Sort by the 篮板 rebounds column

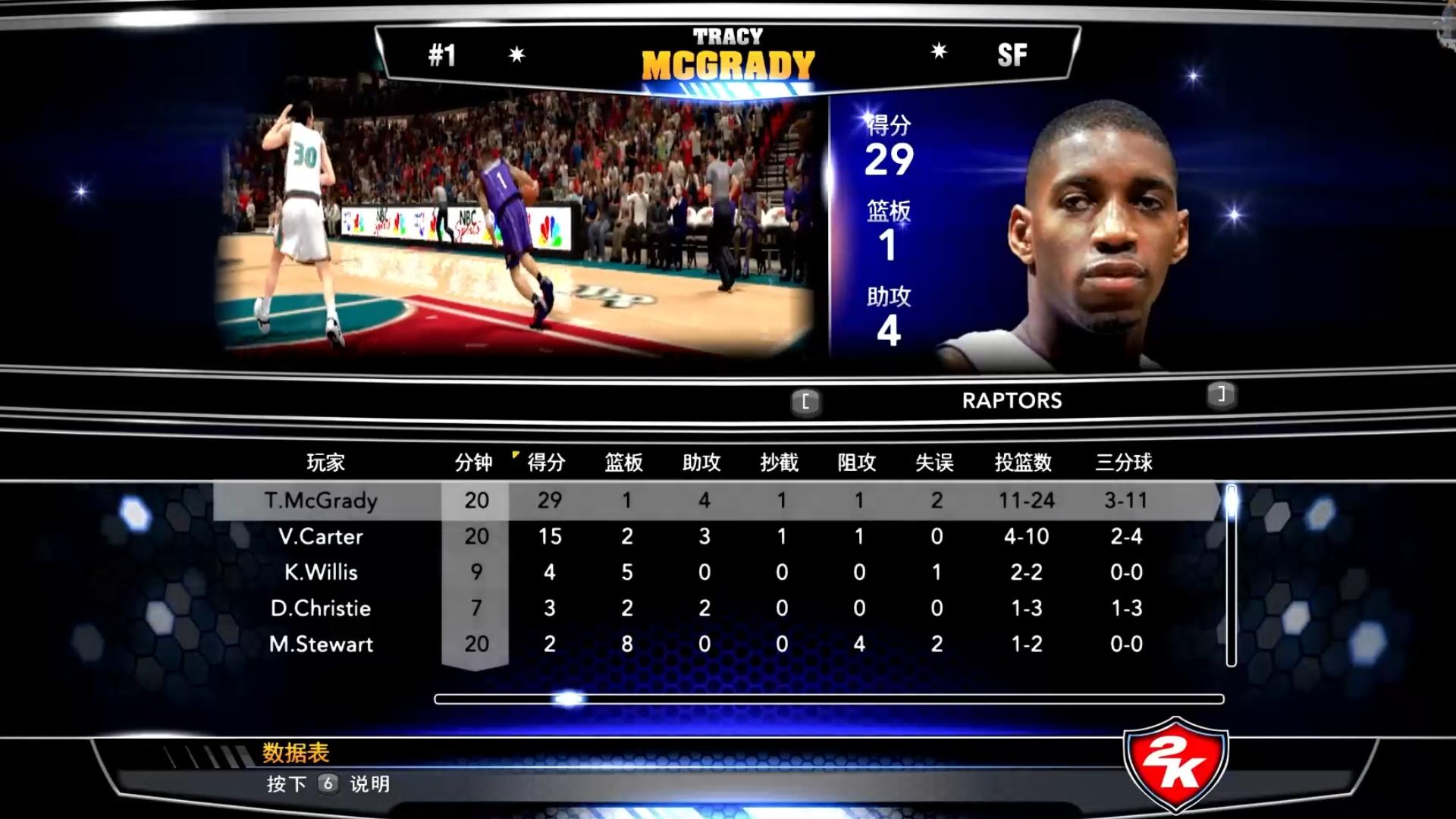[x=624, y=462]
